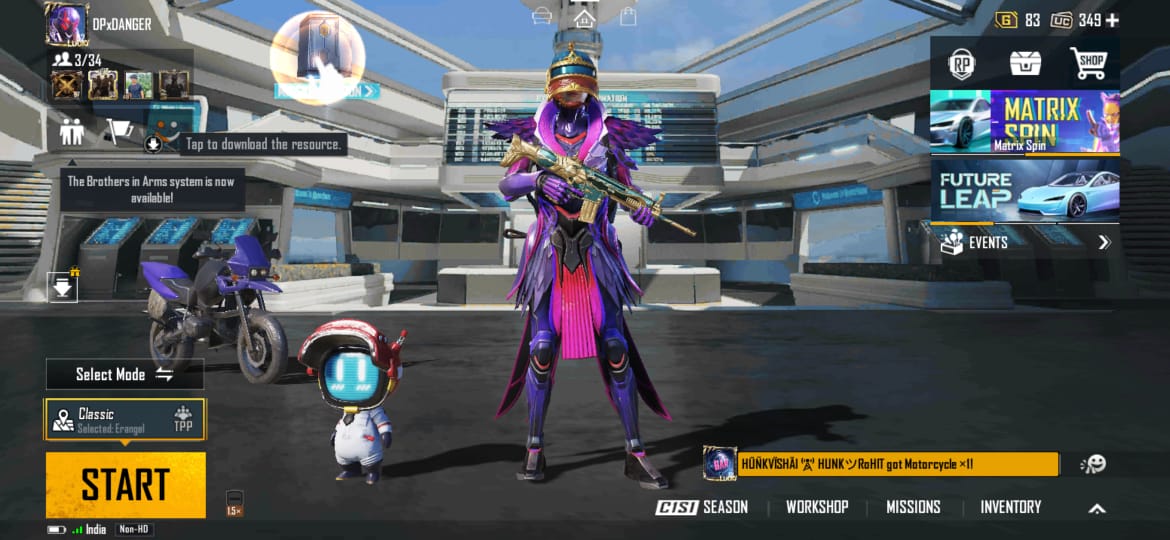
Task: Open DPxDANGER's player profile avatar
Action: pyautogui.click(x=67, y=23)
